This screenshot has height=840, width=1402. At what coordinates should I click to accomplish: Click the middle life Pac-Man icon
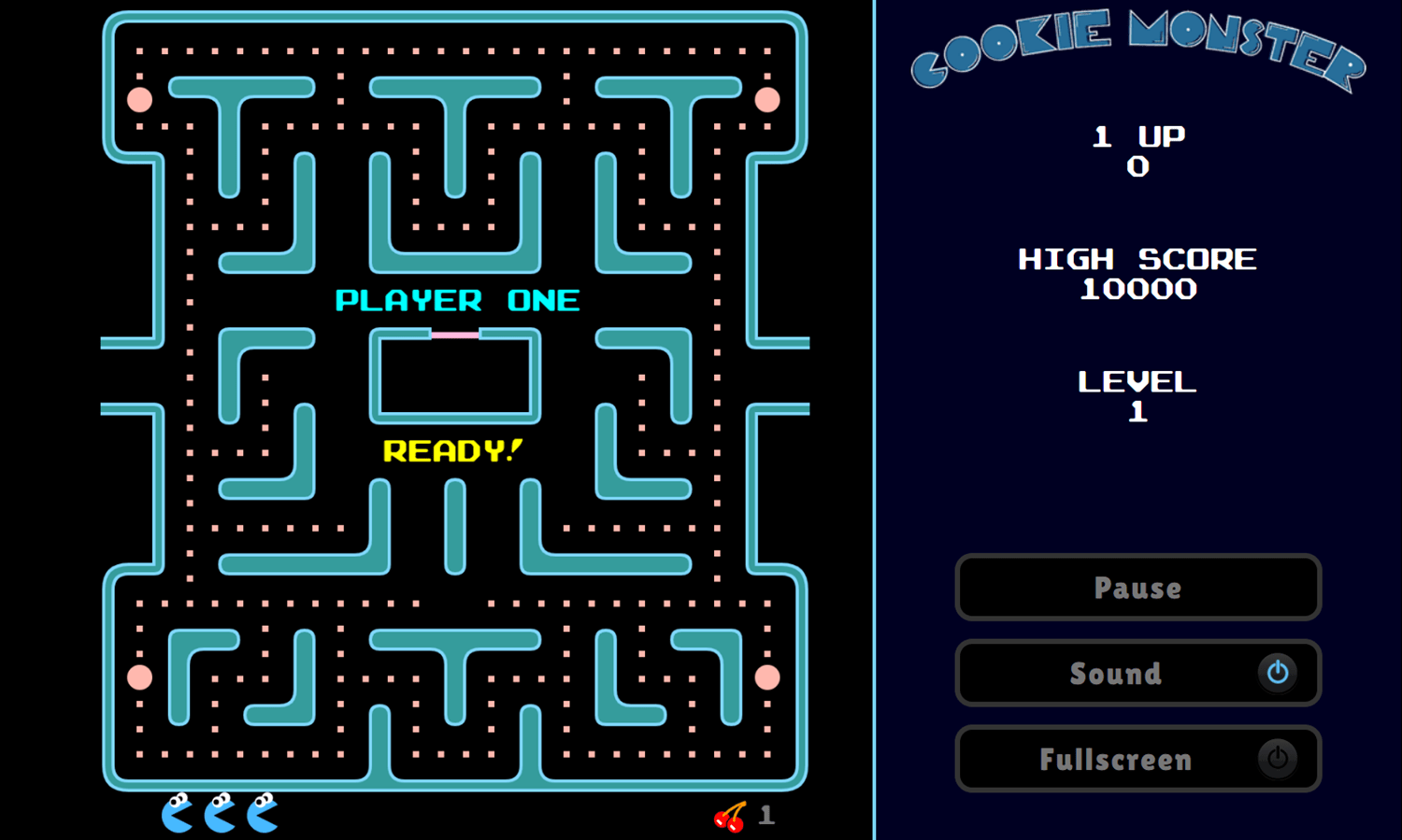pyautogui.click(x=219, y=812)
